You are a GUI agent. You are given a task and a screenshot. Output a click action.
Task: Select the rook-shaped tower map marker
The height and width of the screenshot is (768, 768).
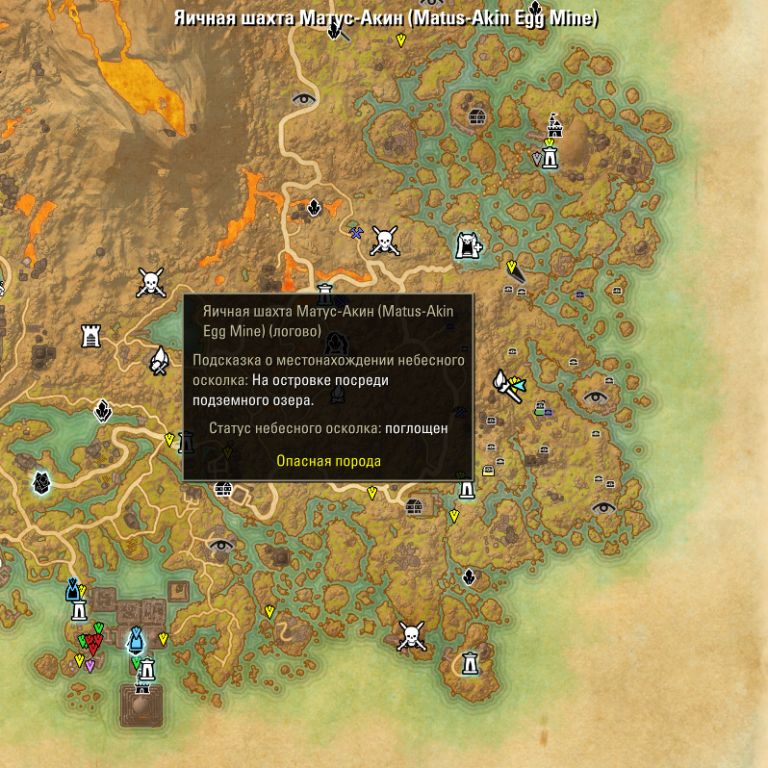(x=91, y=336)
